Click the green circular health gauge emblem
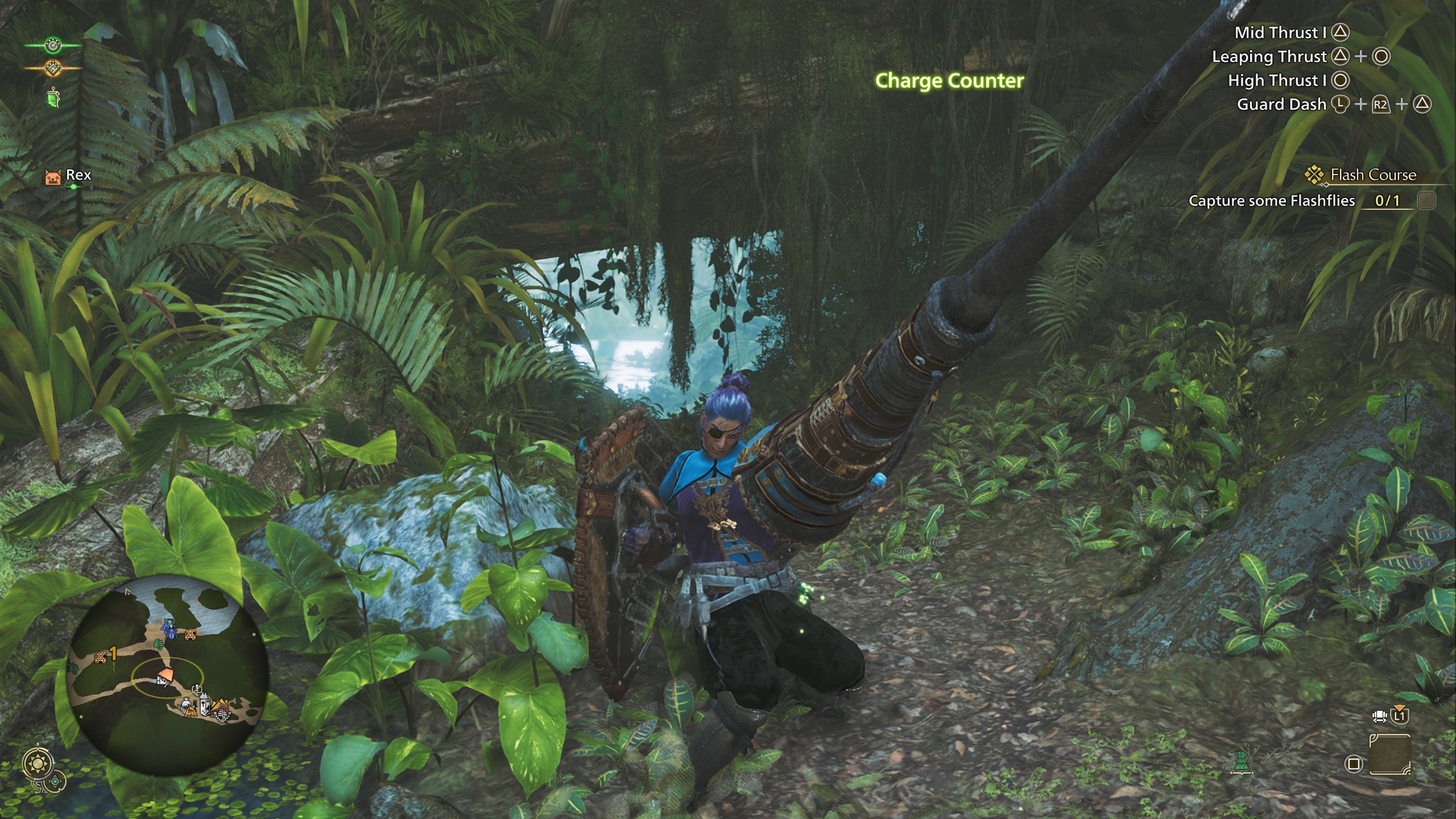Image resolution: width=1456 pixels, height=819 pixels. [x=53, y=44]
